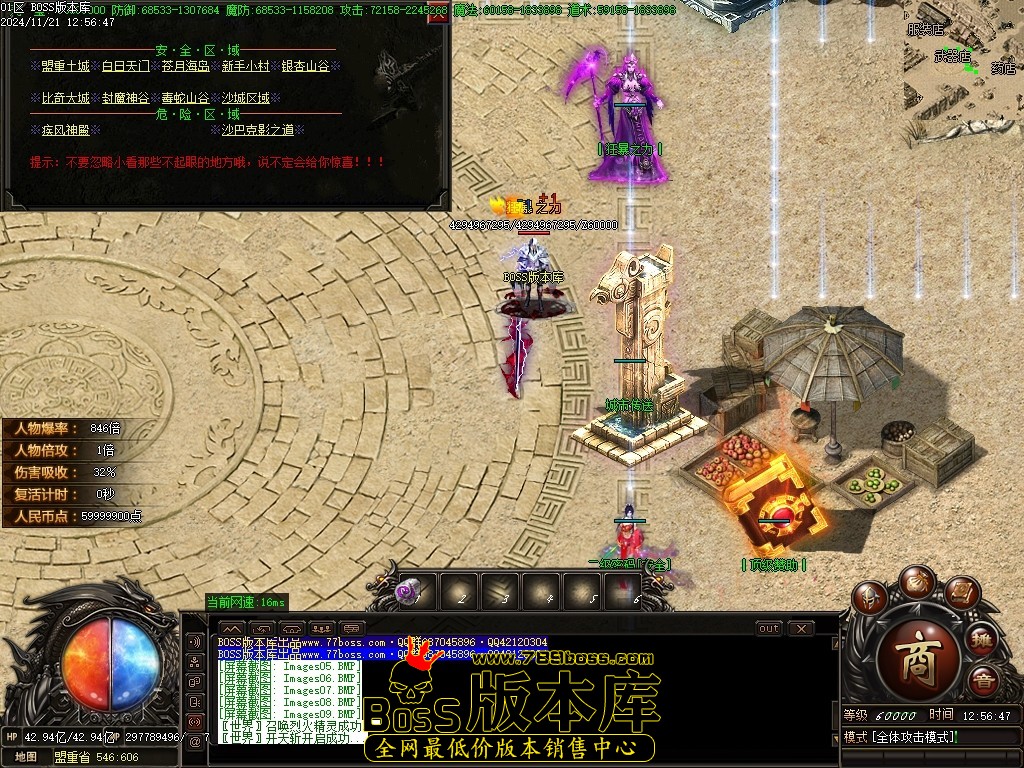Go to 新手小村 via the teleport panel
Image resolution: width=1024 pixels, height=768 pixels.
pos(246,67)
